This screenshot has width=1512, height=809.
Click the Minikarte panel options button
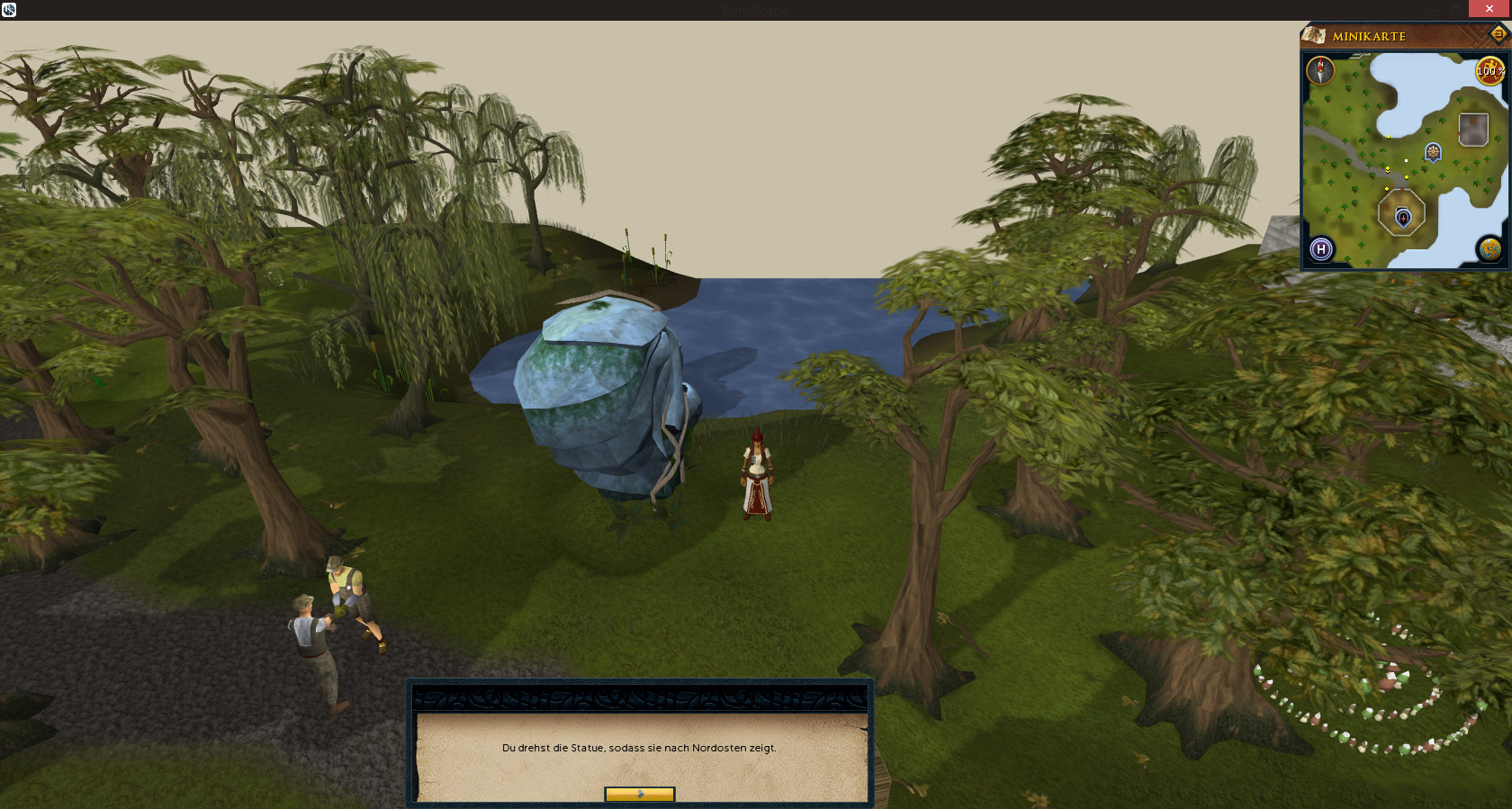pyautogui.click(x=1498, y=34)
